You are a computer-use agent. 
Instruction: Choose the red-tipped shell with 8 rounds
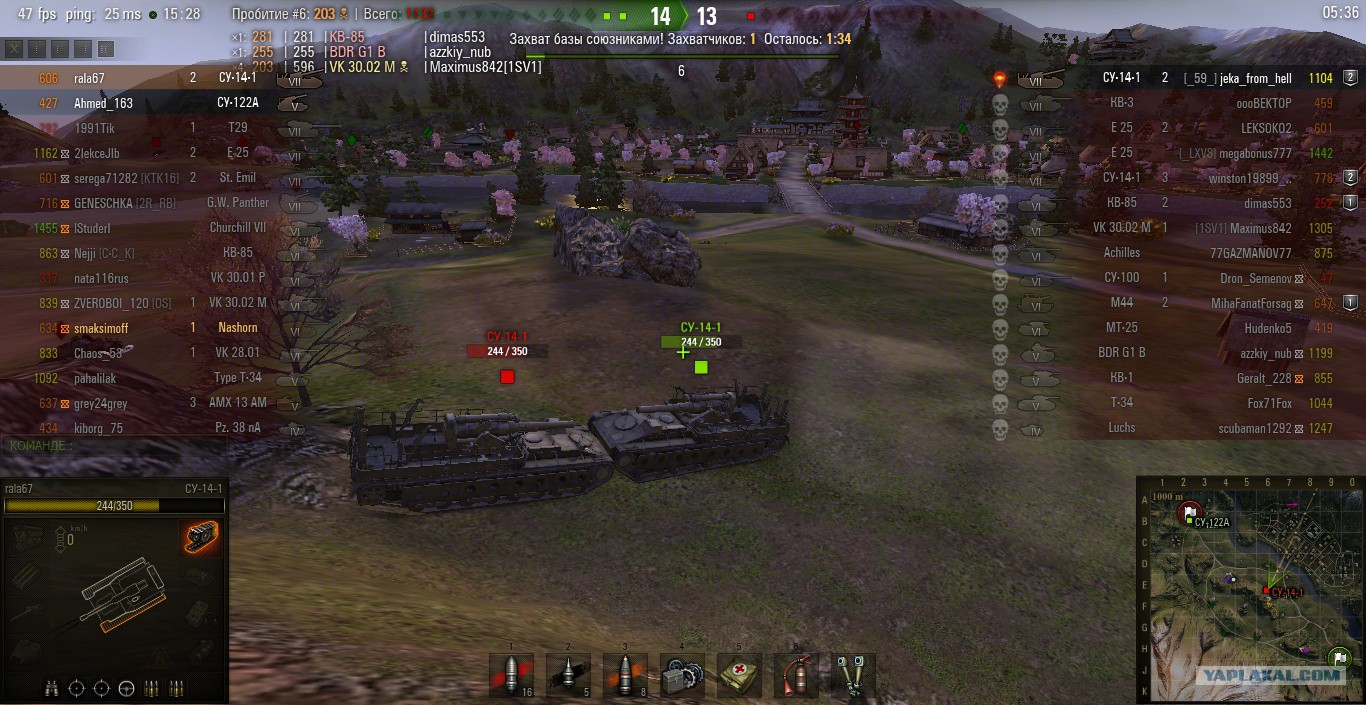point(626,675)
